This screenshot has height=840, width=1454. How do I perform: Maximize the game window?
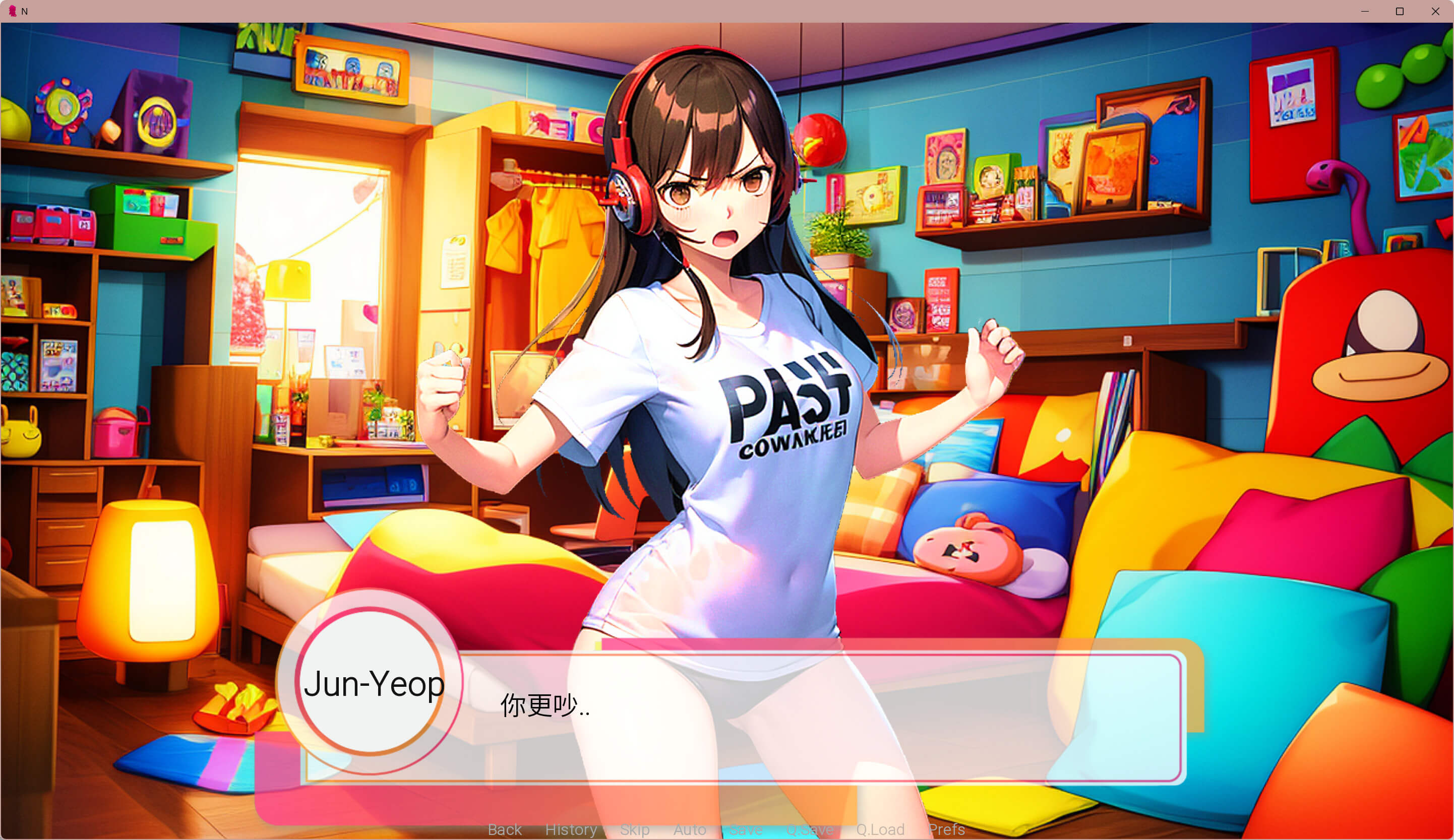(1400, 12)
